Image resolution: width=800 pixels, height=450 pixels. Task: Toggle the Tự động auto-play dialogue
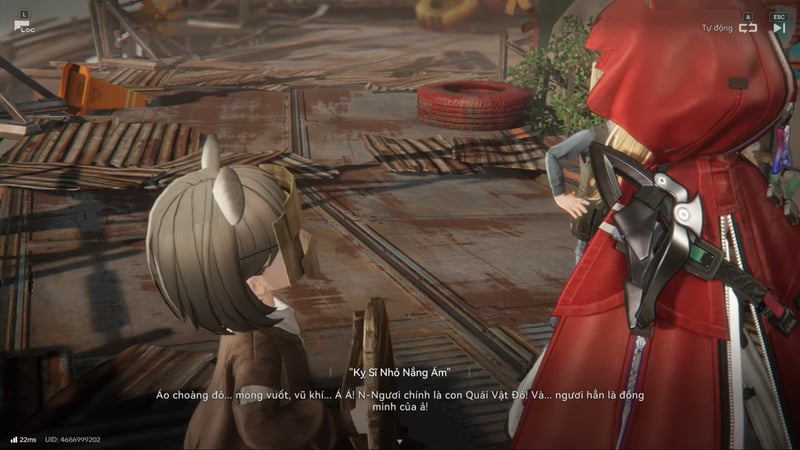coord(747,28)
